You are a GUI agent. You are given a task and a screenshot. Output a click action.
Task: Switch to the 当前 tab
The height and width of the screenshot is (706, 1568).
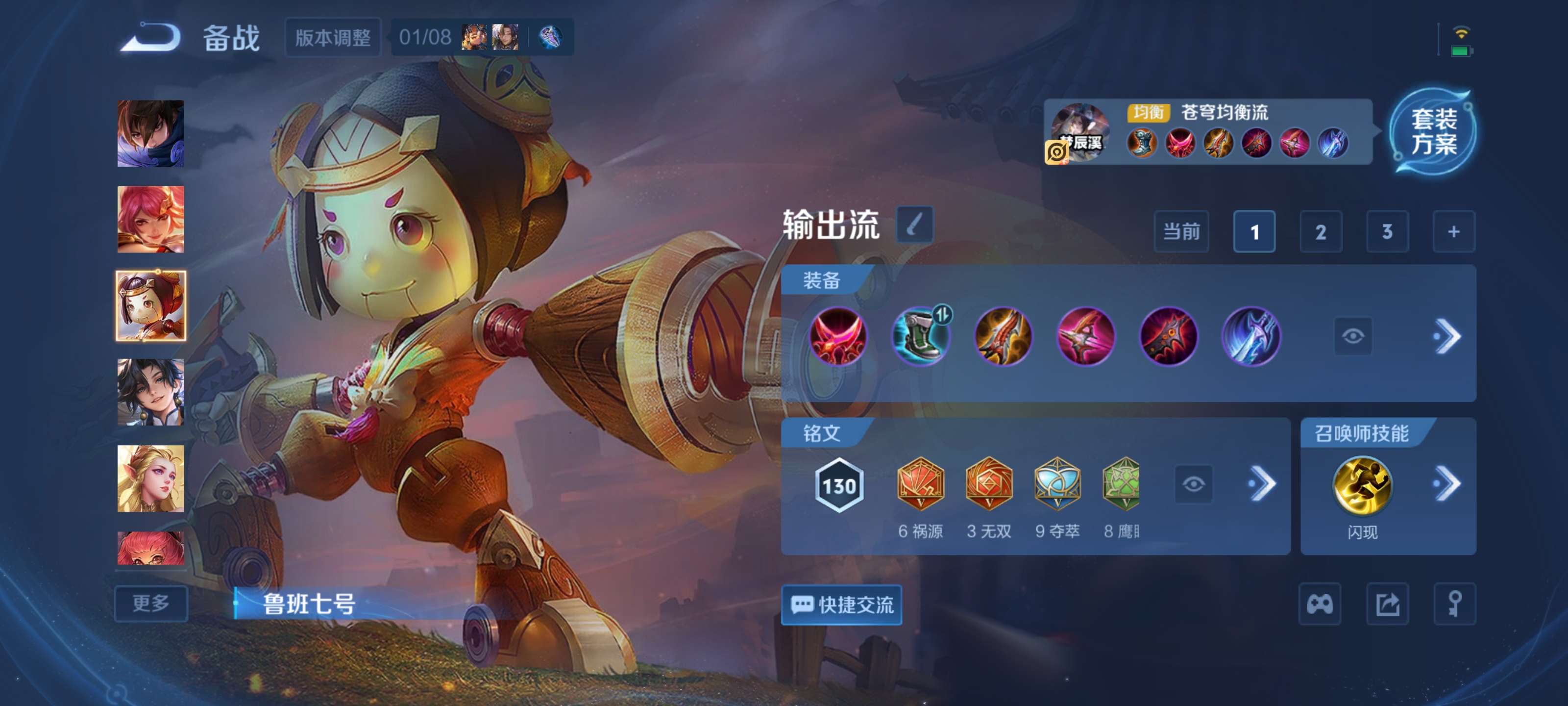(1181, 232)
